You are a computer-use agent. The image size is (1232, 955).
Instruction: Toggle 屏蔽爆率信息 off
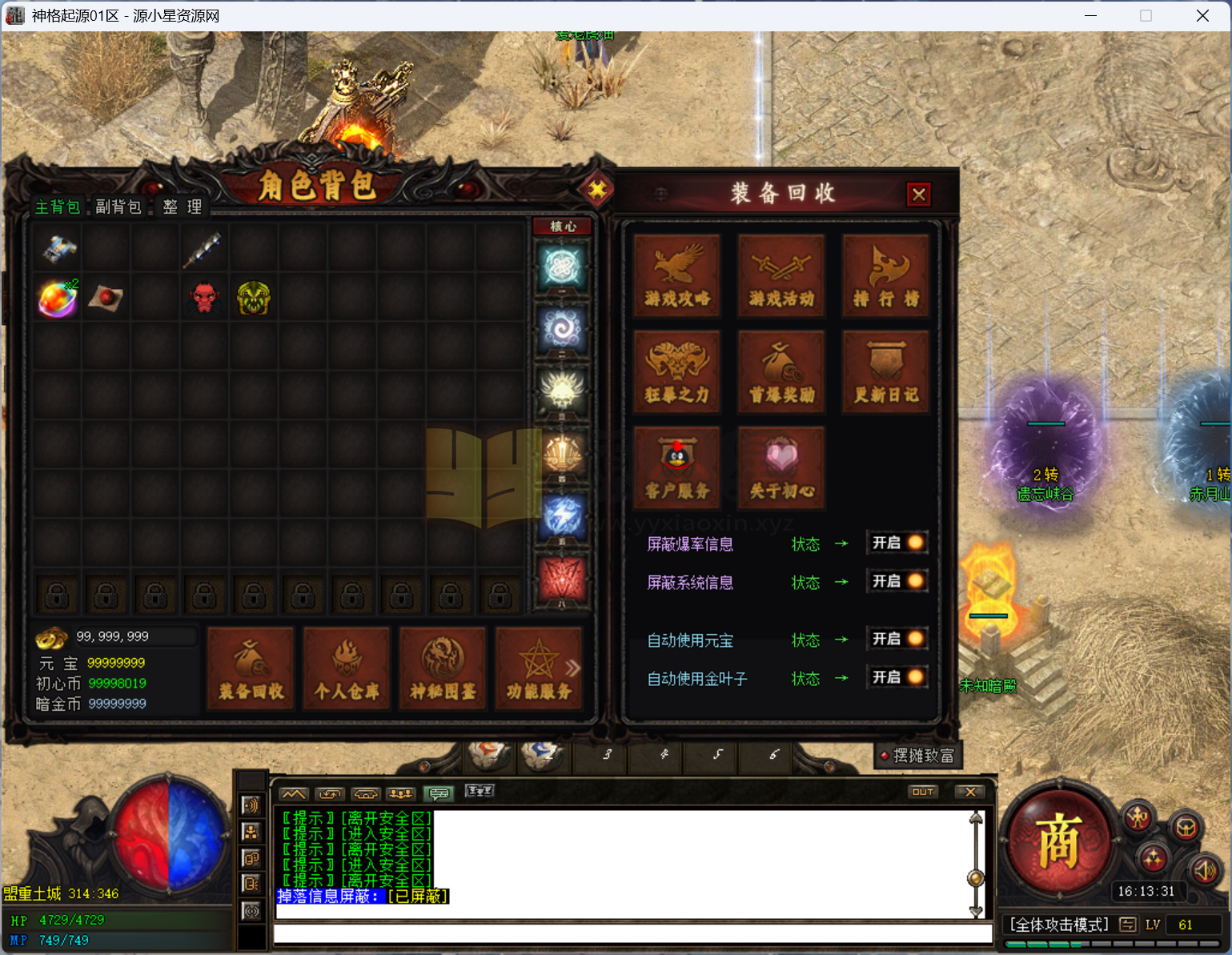897,543
